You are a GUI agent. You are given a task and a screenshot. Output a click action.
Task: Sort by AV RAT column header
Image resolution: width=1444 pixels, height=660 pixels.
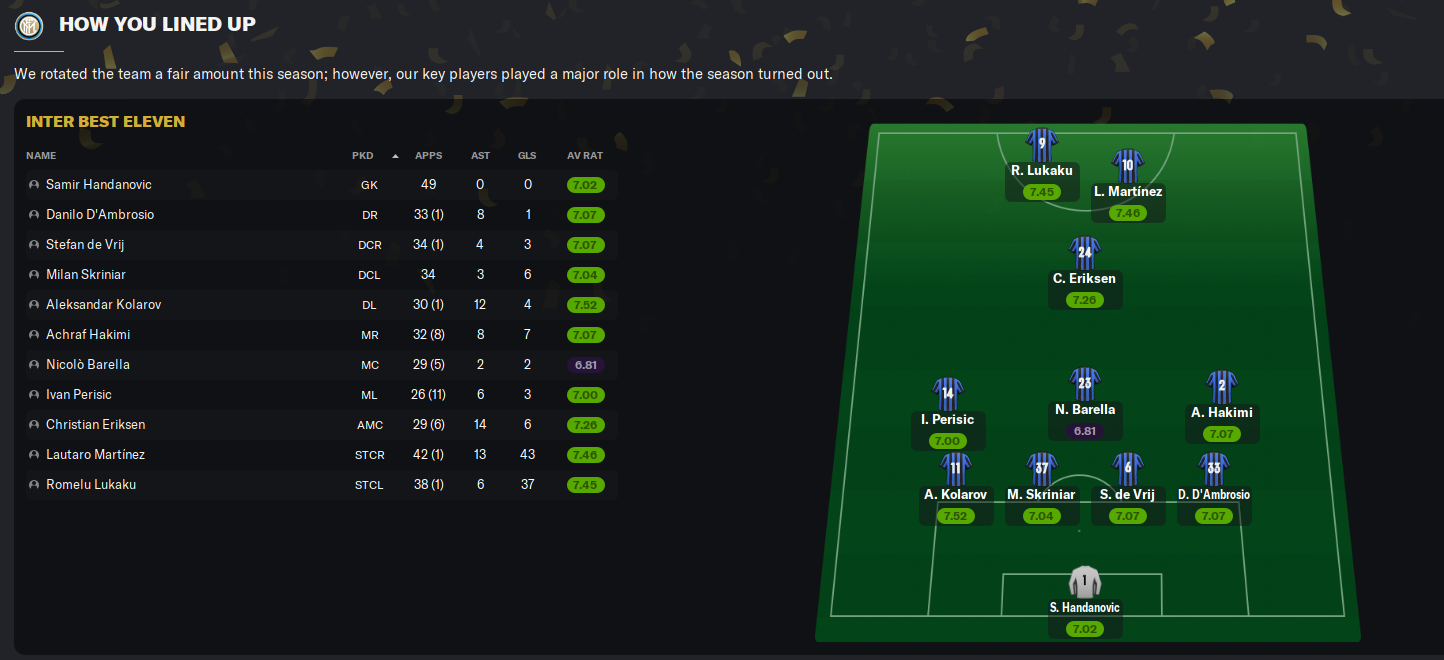click(585, 156)
